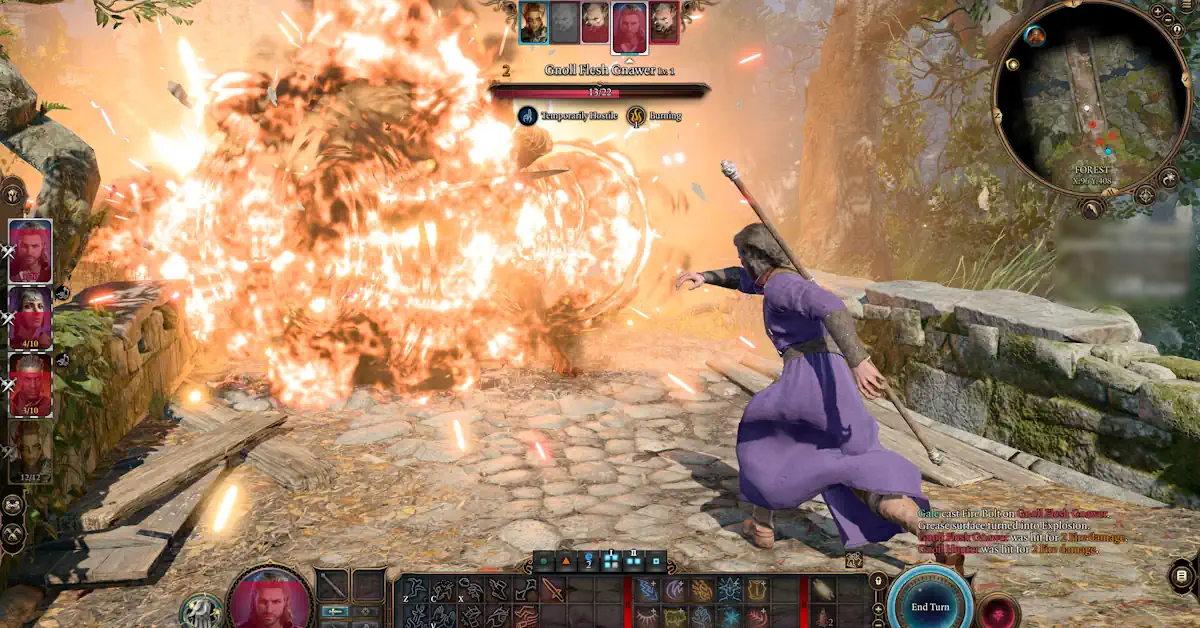The height and width of the screenshot is (628, 1200).
Task: Select Gale's portrait in the turn order
Action: (628, 22)
